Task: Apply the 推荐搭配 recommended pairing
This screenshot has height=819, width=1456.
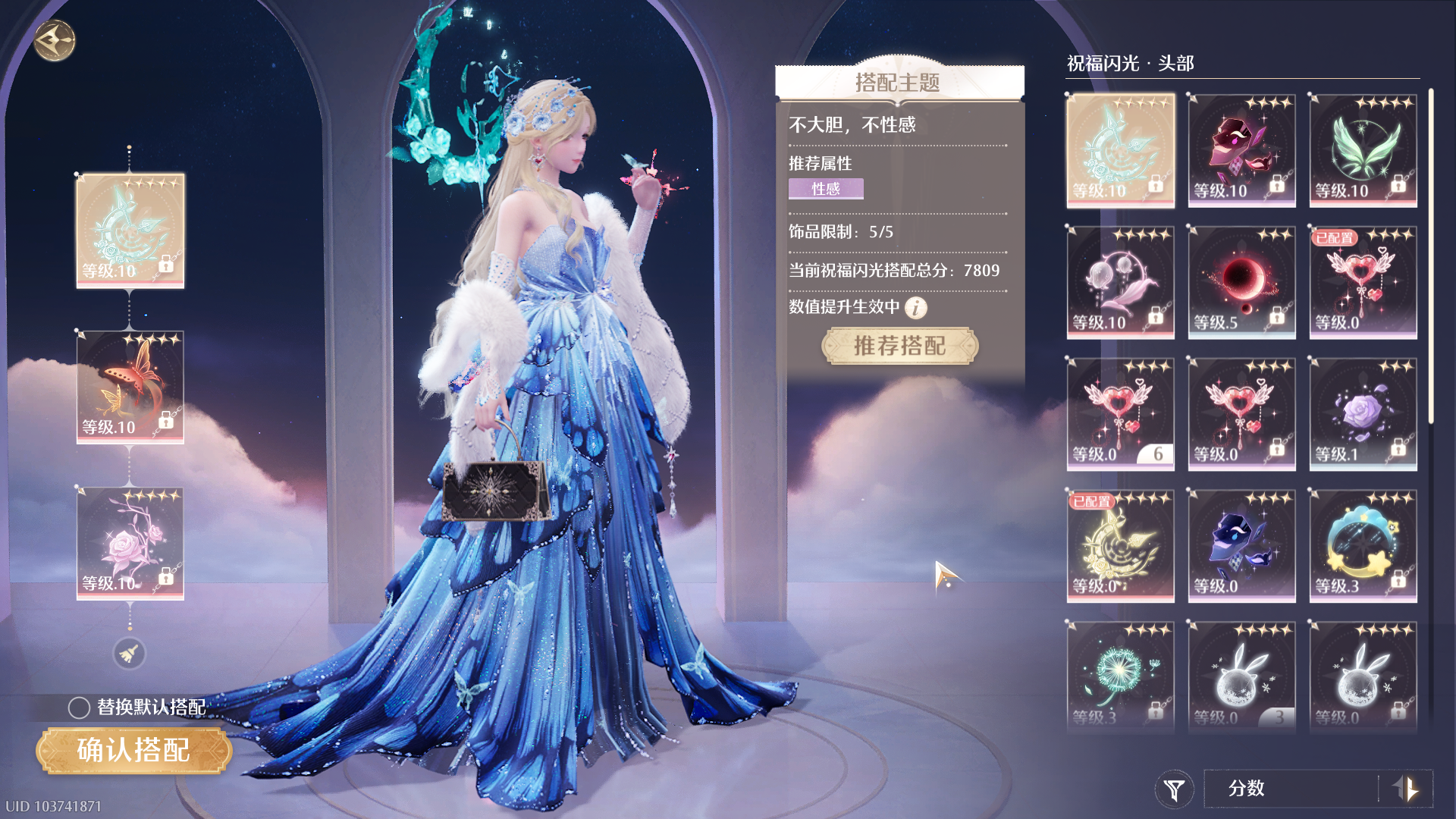Action: tap(899, 346)
